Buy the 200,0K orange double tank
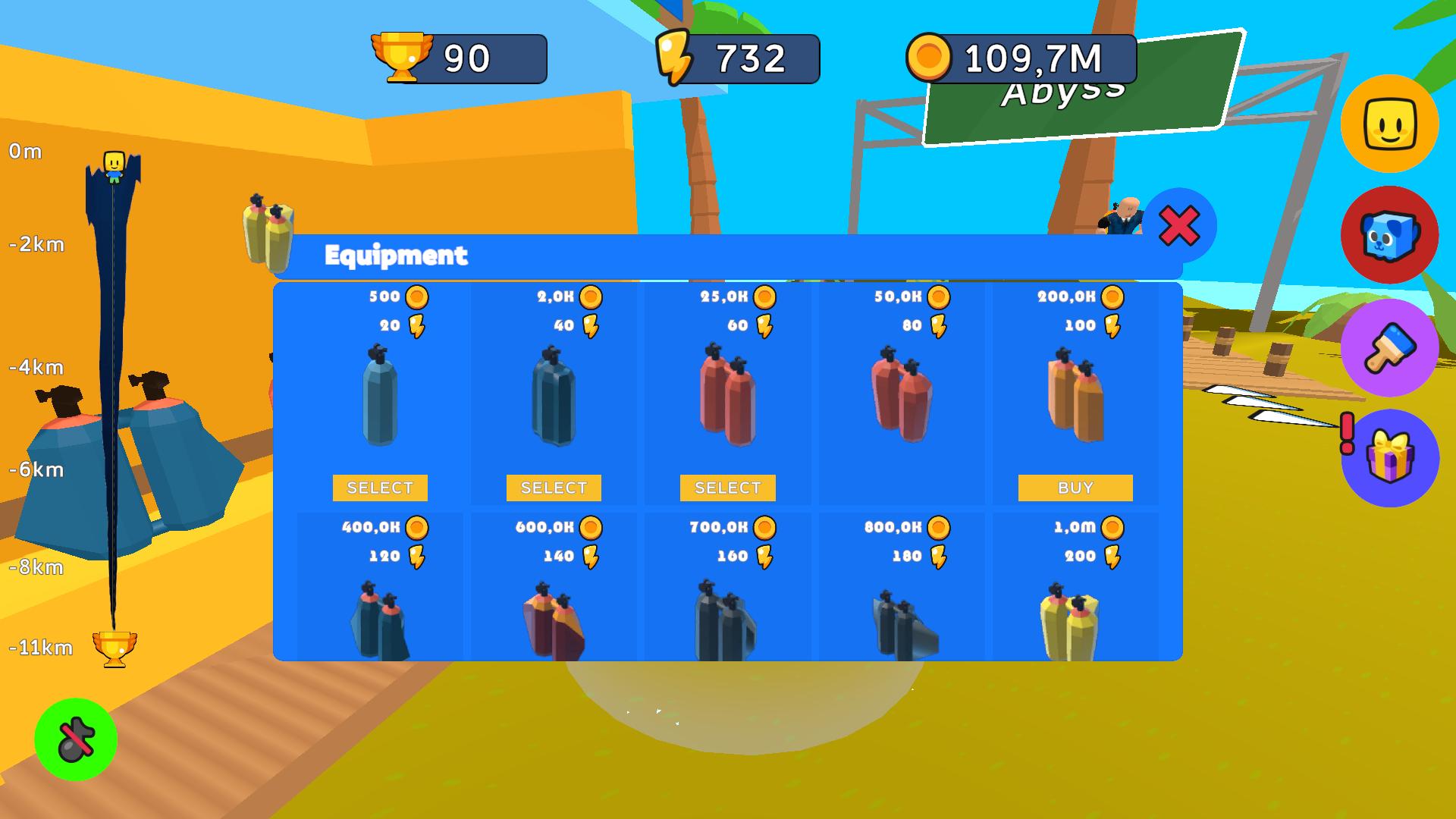The height and width of the screenshot is (819, 1456). tap(1075, 488)
